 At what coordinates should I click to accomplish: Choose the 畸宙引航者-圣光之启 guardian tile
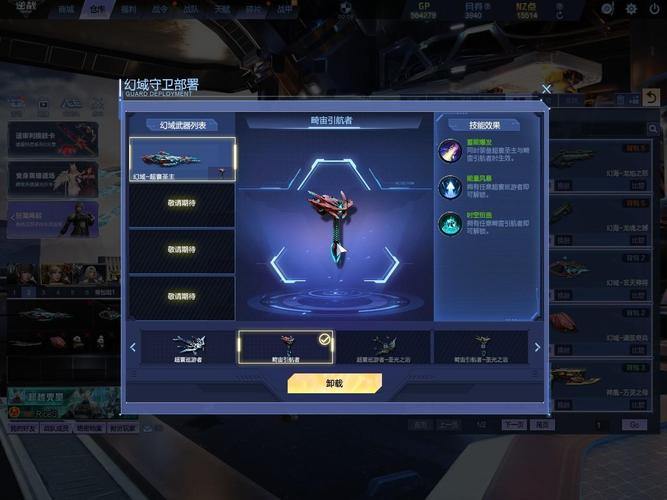[481, 346]
